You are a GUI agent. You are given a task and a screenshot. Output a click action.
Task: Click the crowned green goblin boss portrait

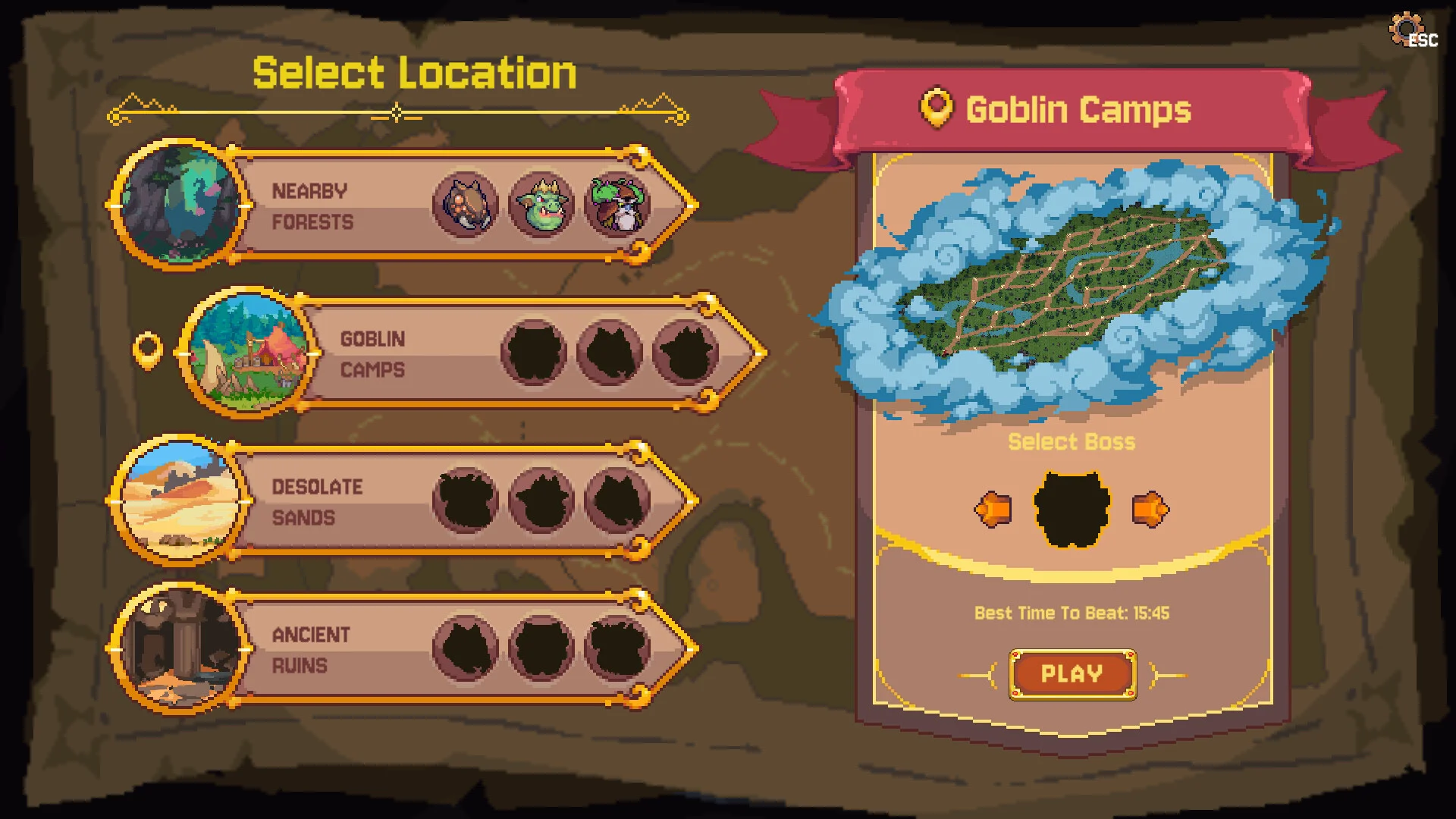coord(541,205)
